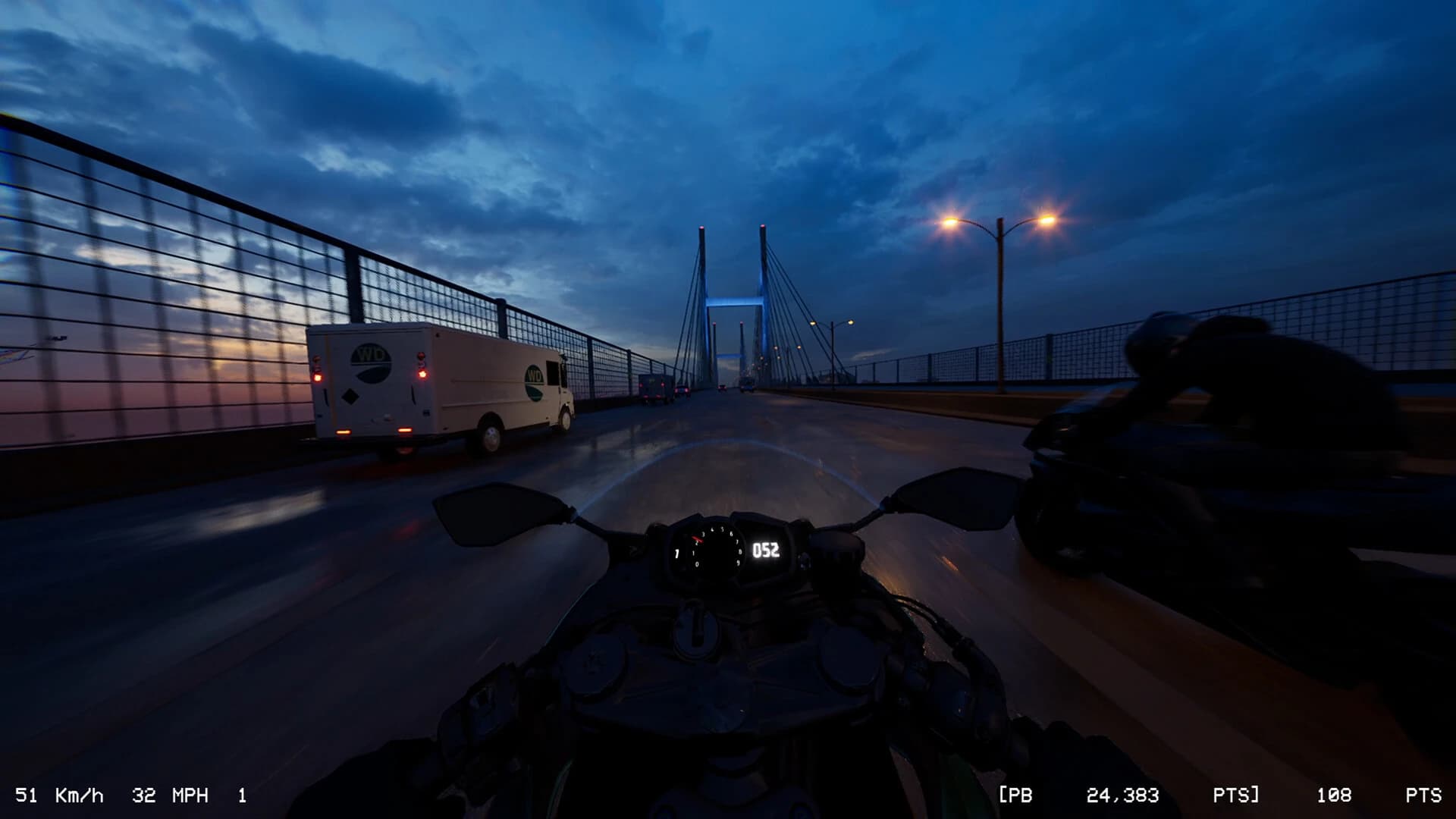Click the red tachometer needle
The image size is (1456, 819).
(697, 539)
